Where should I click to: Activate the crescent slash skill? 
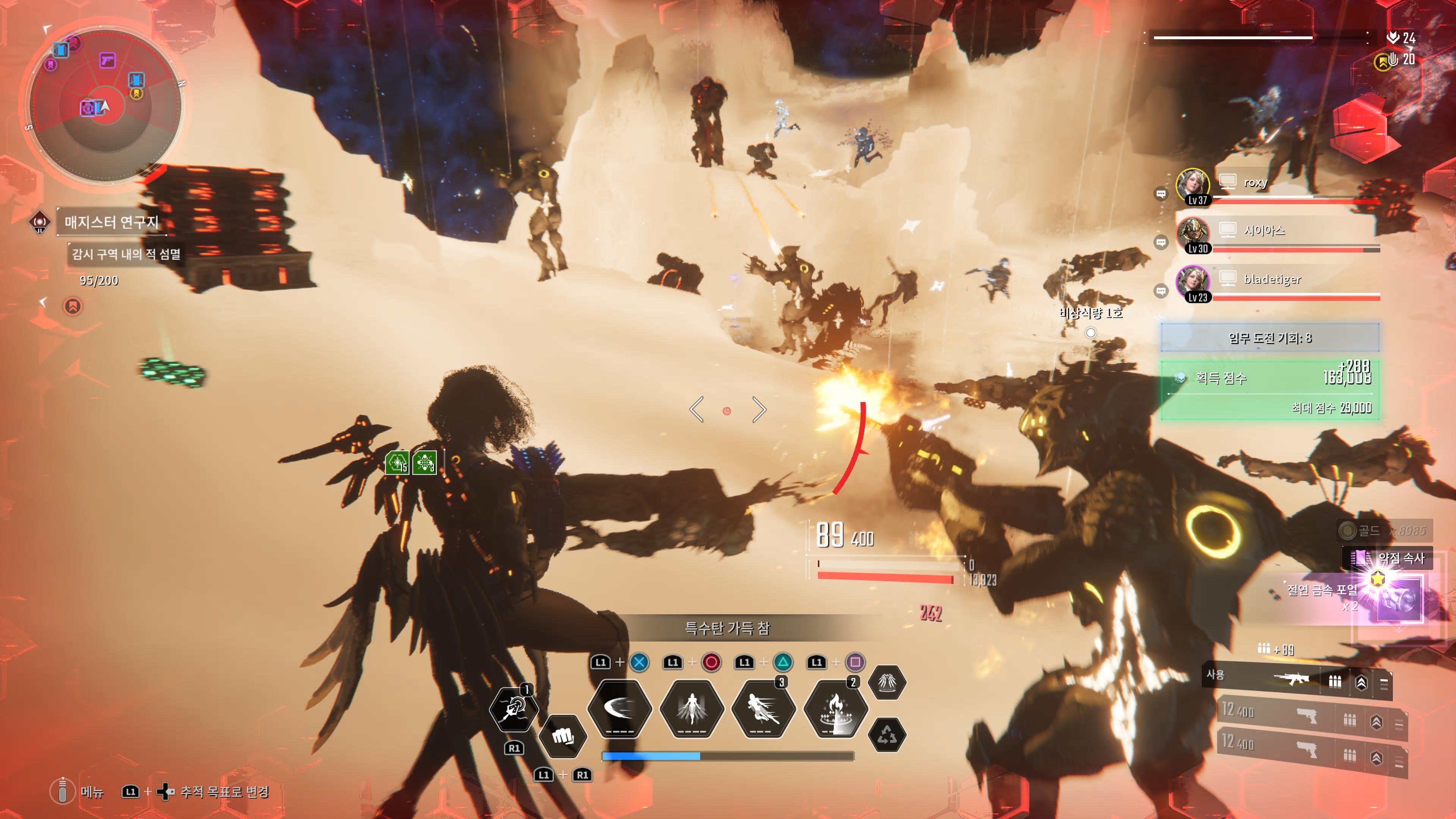coord(620,708)
